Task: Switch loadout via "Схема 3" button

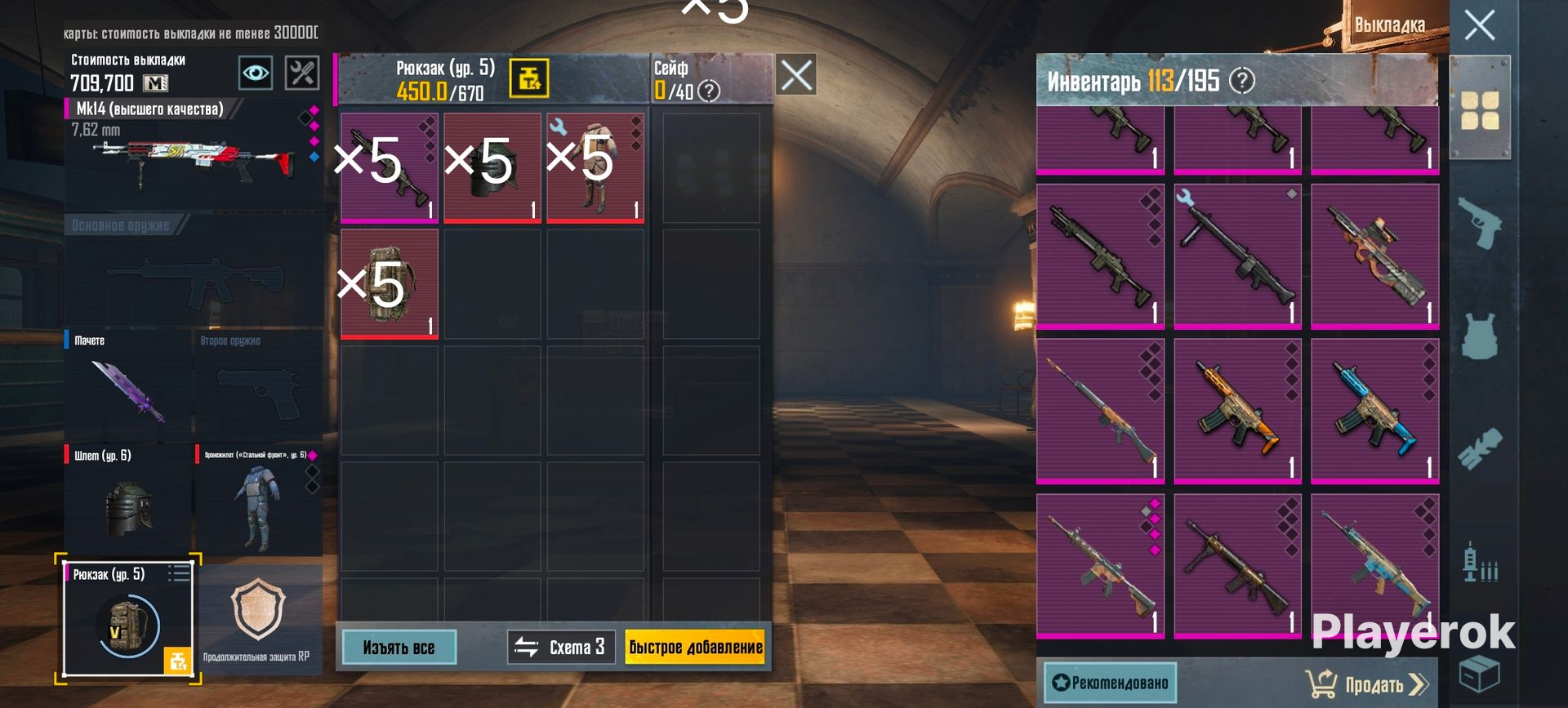Action: (x=561, y=648)
